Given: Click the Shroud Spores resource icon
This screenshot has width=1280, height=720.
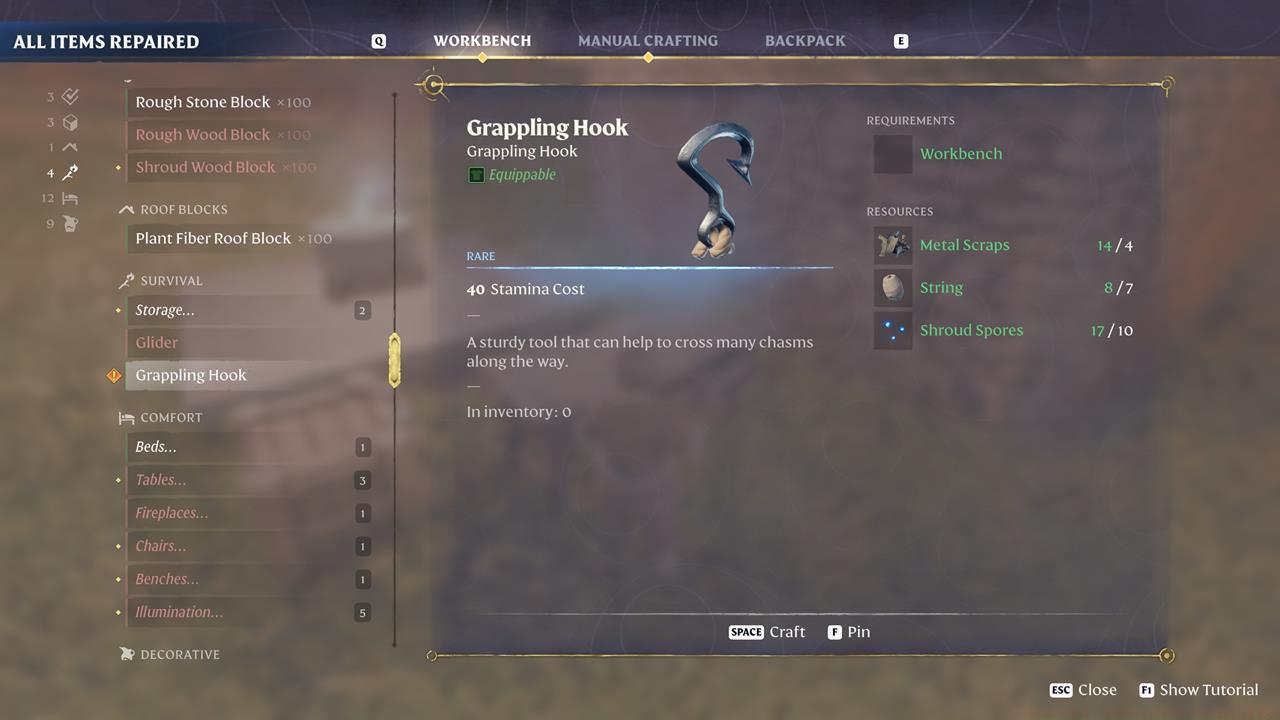Looking at the screenshot, I should [x=892, y=330].
